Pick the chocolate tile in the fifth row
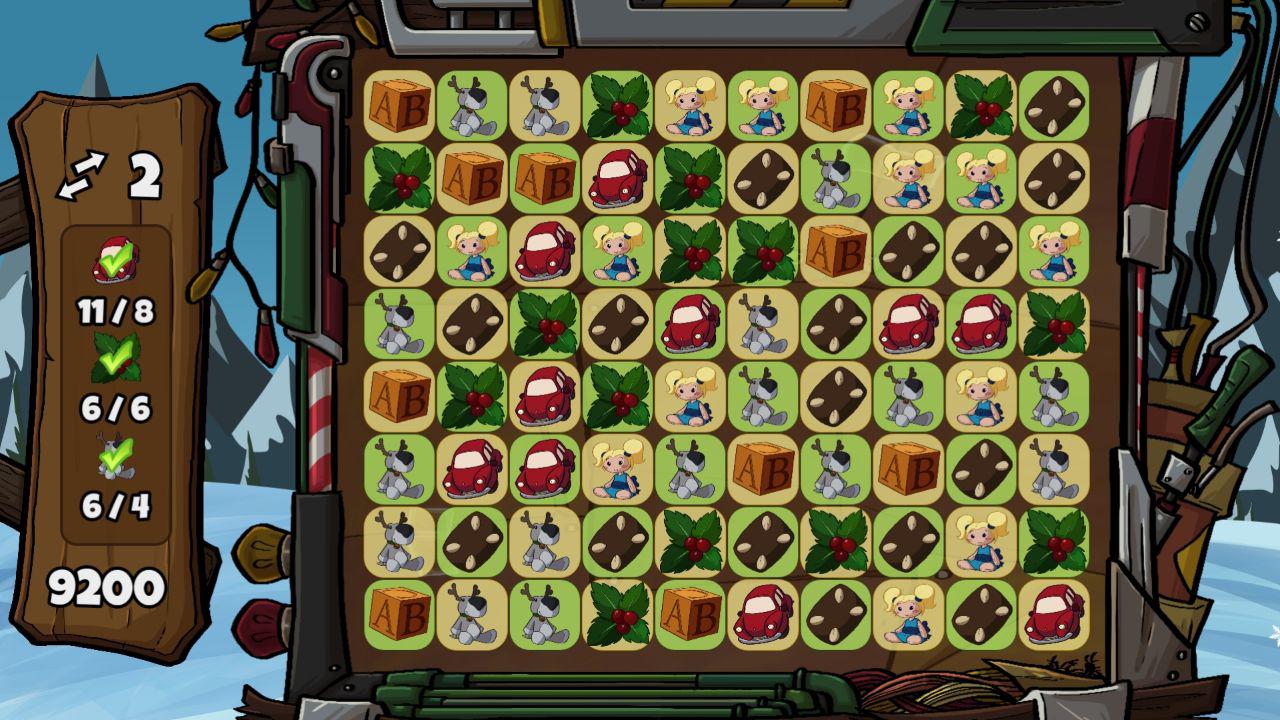The width and height of the screenshot is (1280, 720). click(835, 396)
